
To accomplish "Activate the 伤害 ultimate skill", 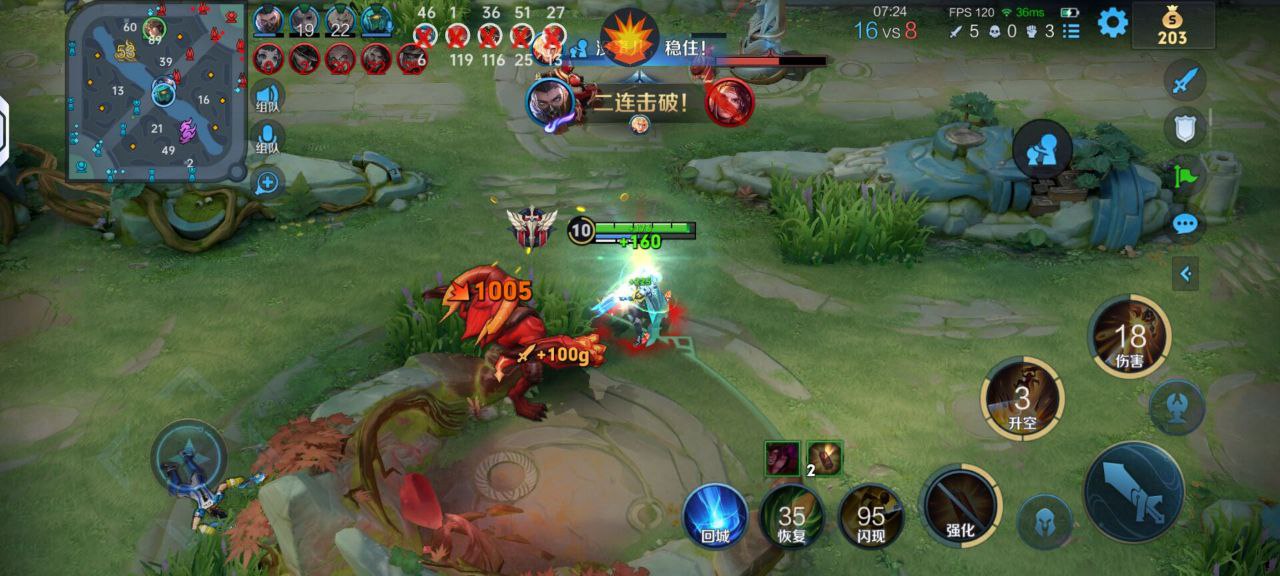I will [x=1130, y=337].
